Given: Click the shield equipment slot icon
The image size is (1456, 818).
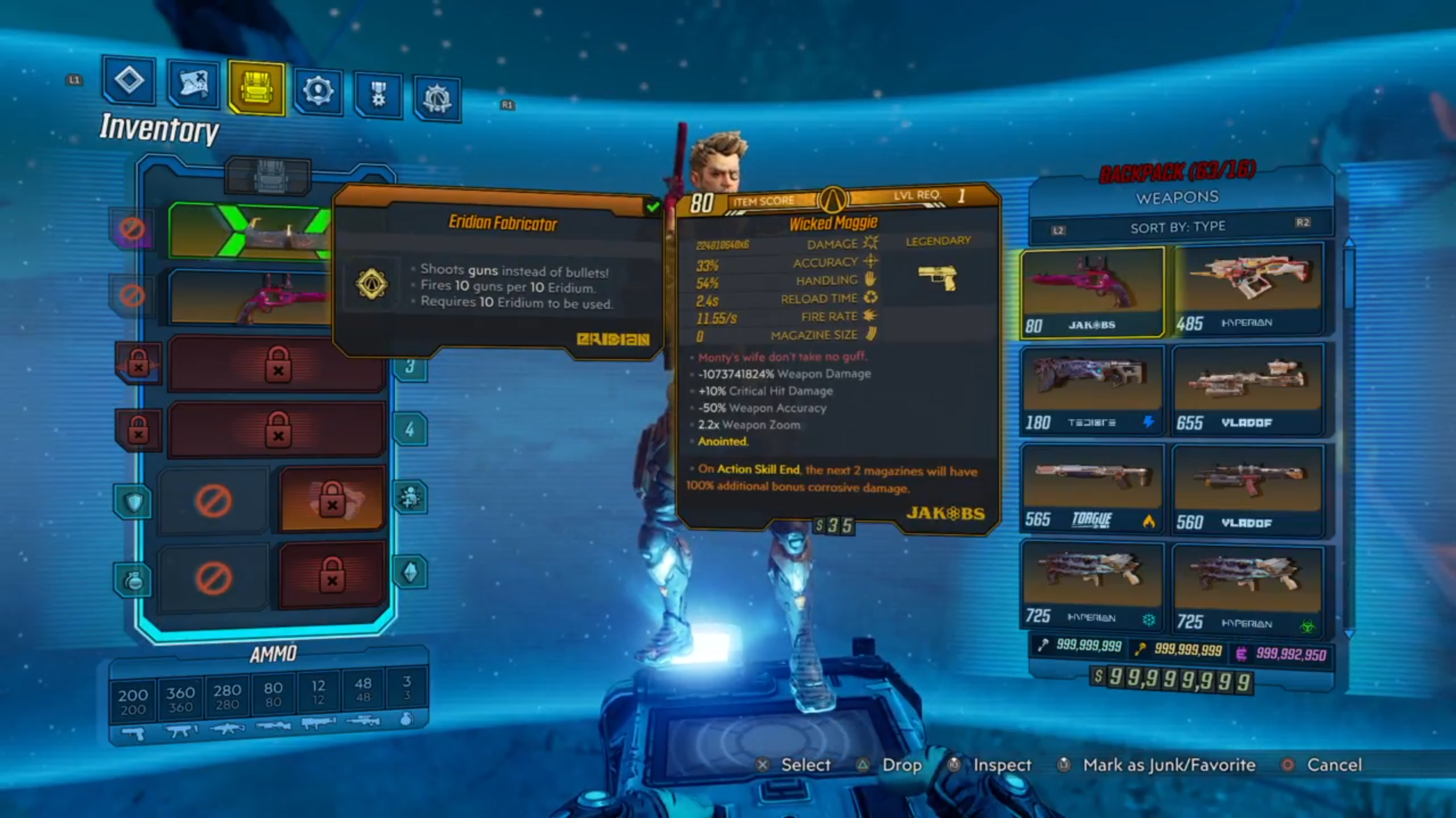Looking at the screenshot, I should [x=133, y=502].
